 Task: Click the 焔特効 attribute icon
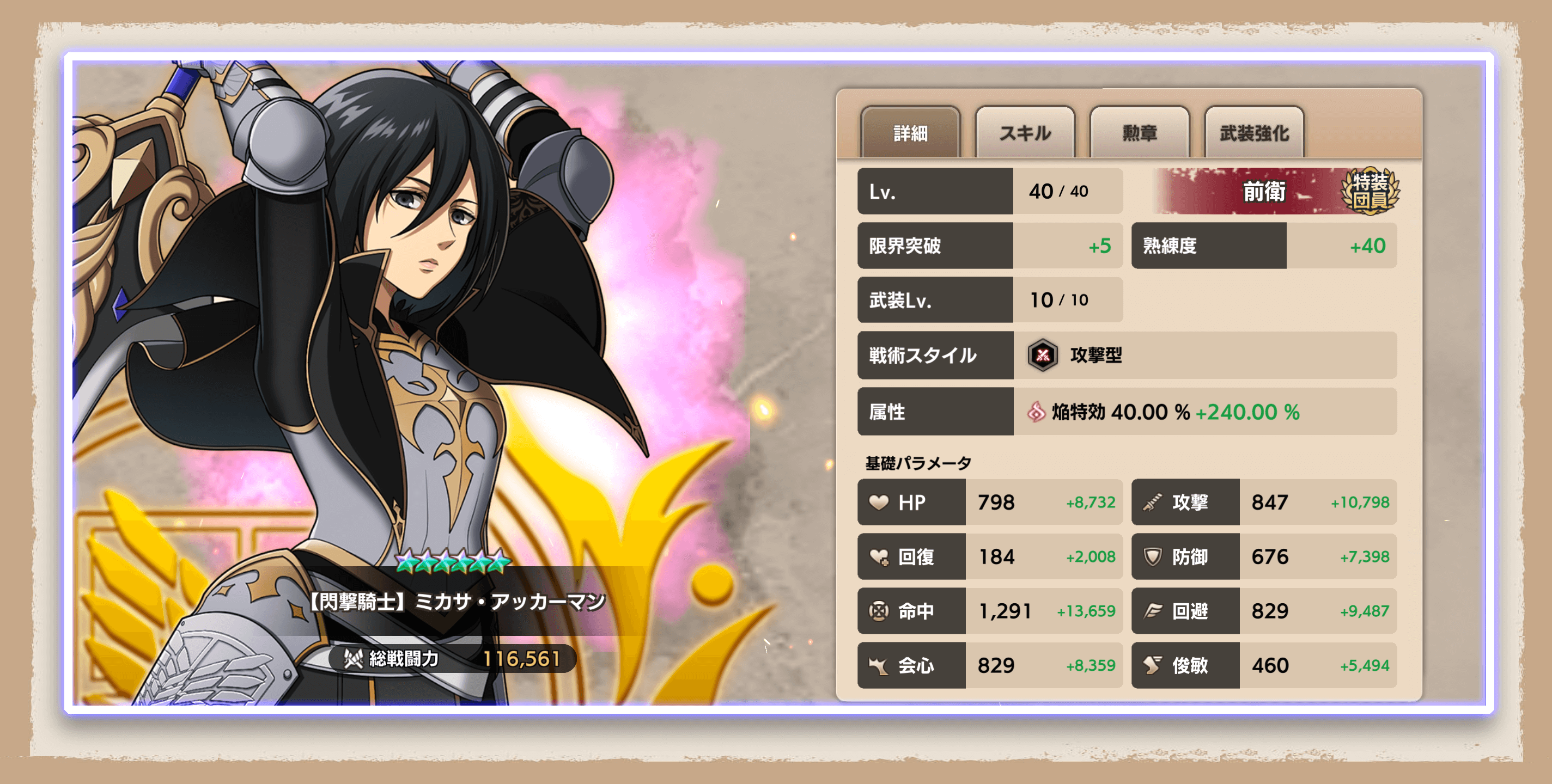pyautogui.click(x=1036, y=412)
